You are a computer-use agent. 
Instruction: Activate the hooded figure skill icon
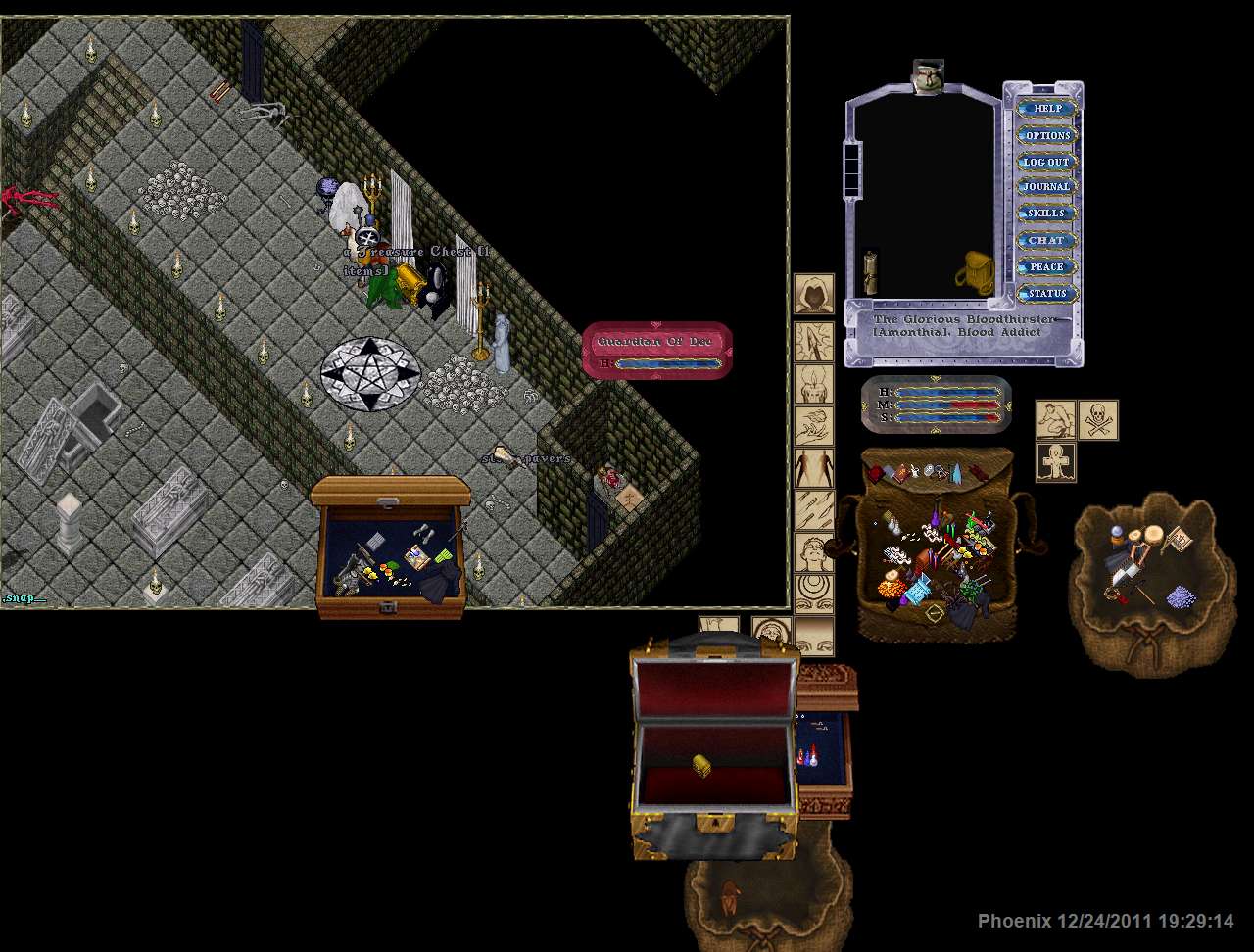(x=813, y=294)
